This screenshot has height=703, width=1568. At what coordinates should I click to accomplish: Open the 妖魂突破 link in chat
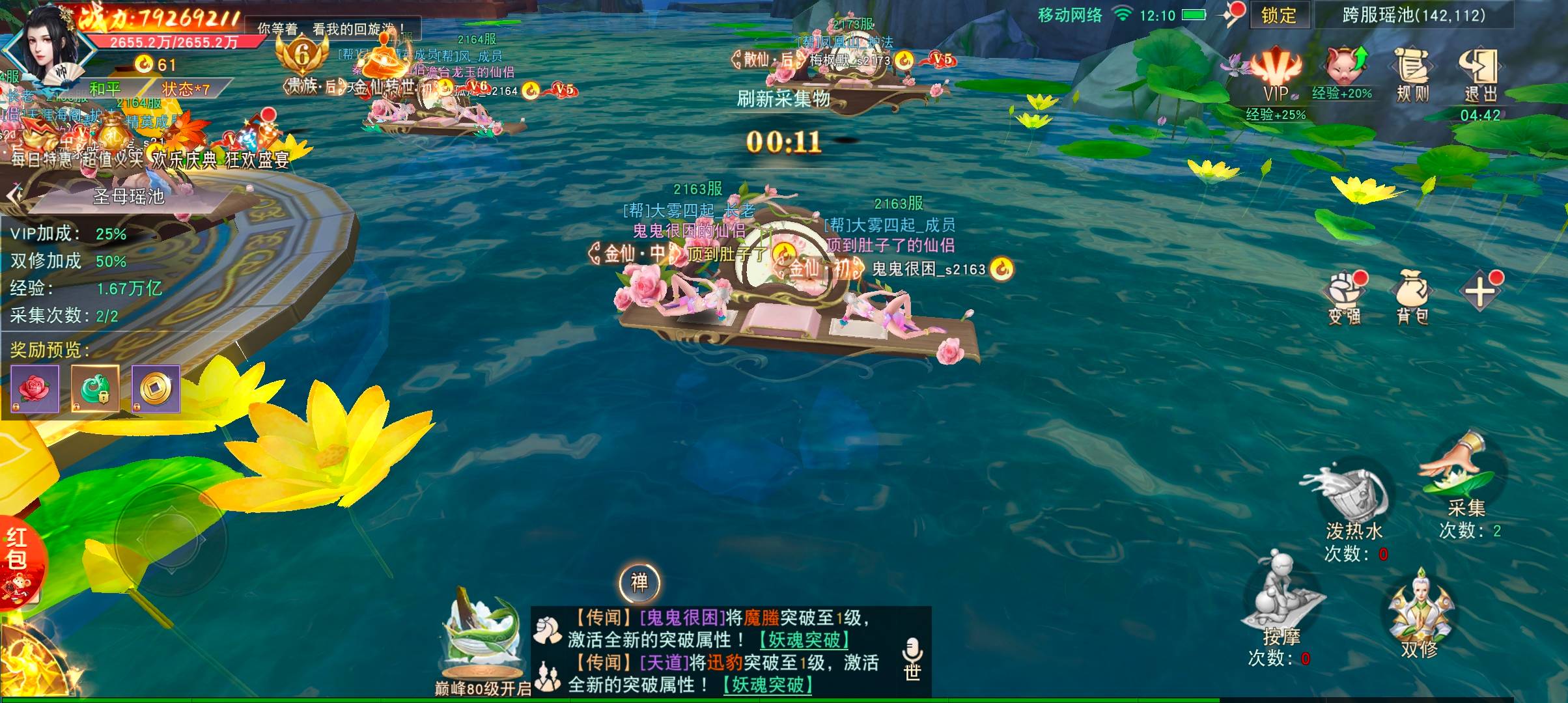804,640
